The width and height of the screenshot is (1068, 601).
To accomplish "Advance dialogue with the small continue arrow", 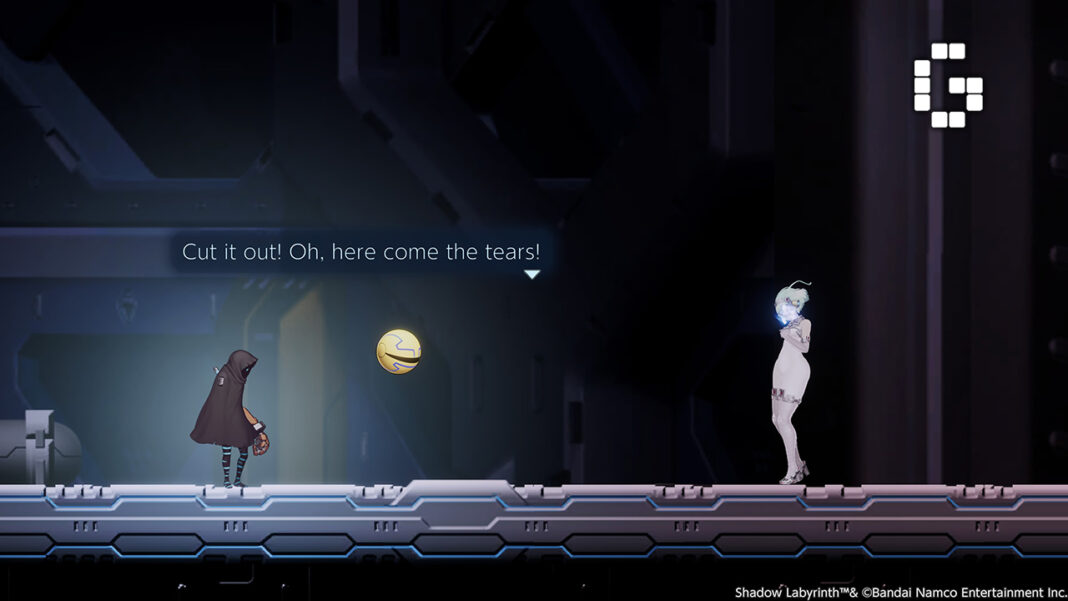I will coord(532,274).
